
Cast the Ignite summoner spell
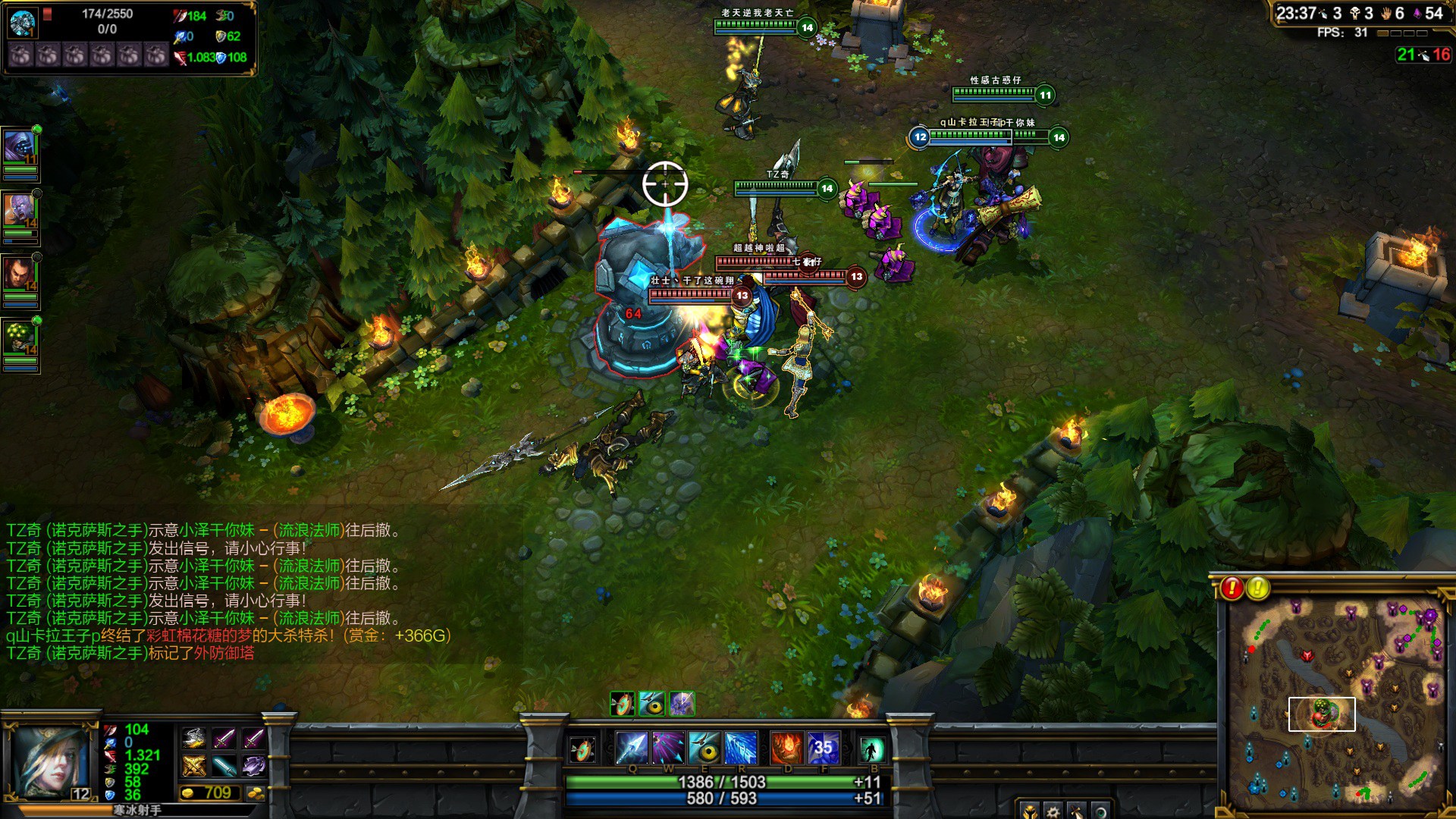click(x=786, y=748)
